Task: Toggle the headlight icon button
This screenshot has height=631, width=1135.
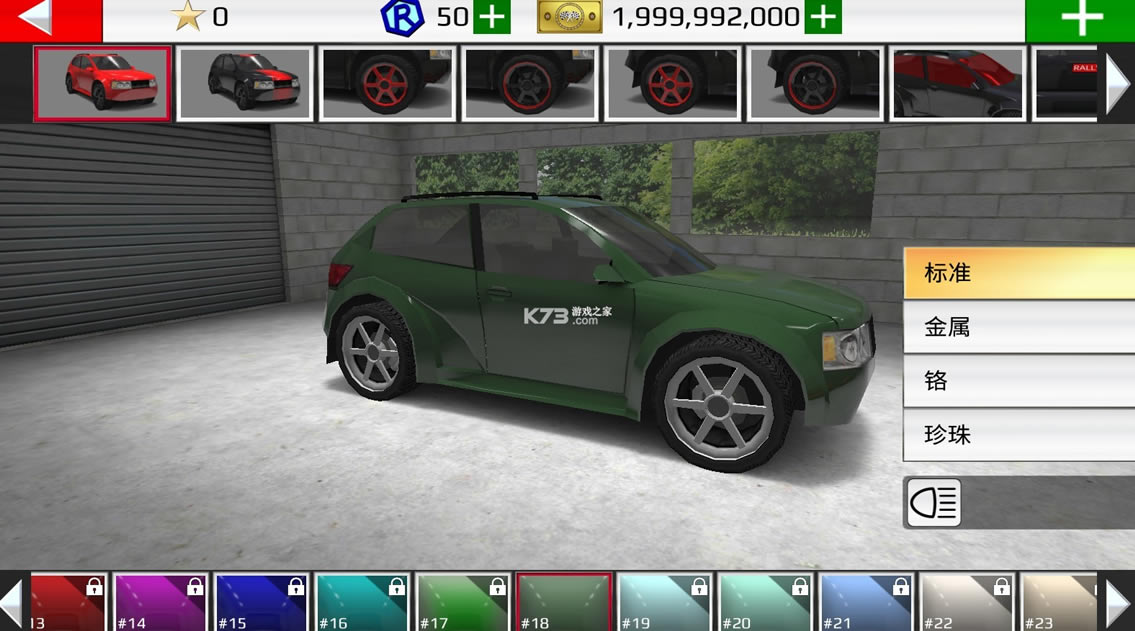Action: coord(933,502)
